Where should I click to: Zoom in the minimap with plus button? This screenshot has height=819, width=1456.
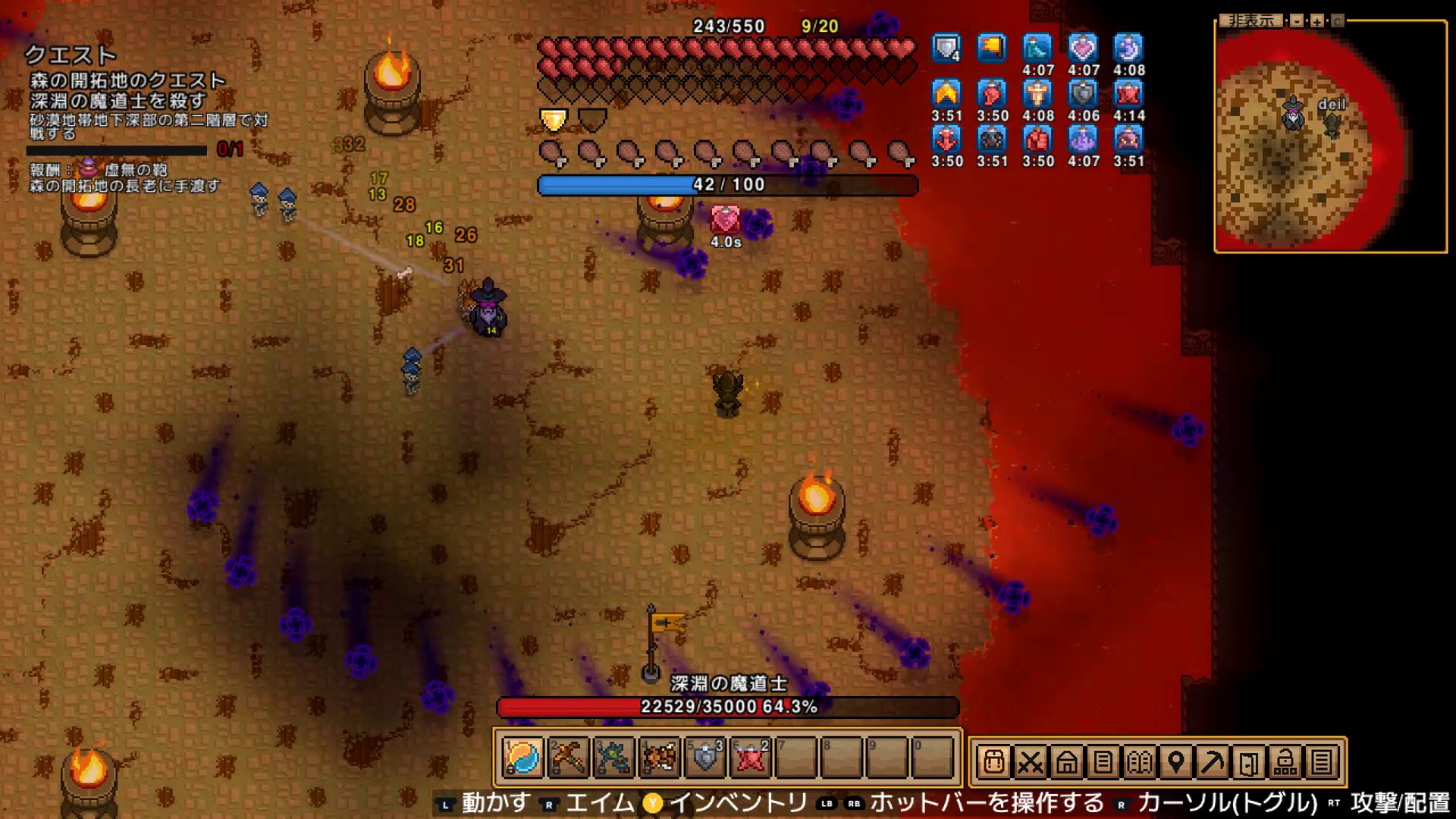[1317, 21]
